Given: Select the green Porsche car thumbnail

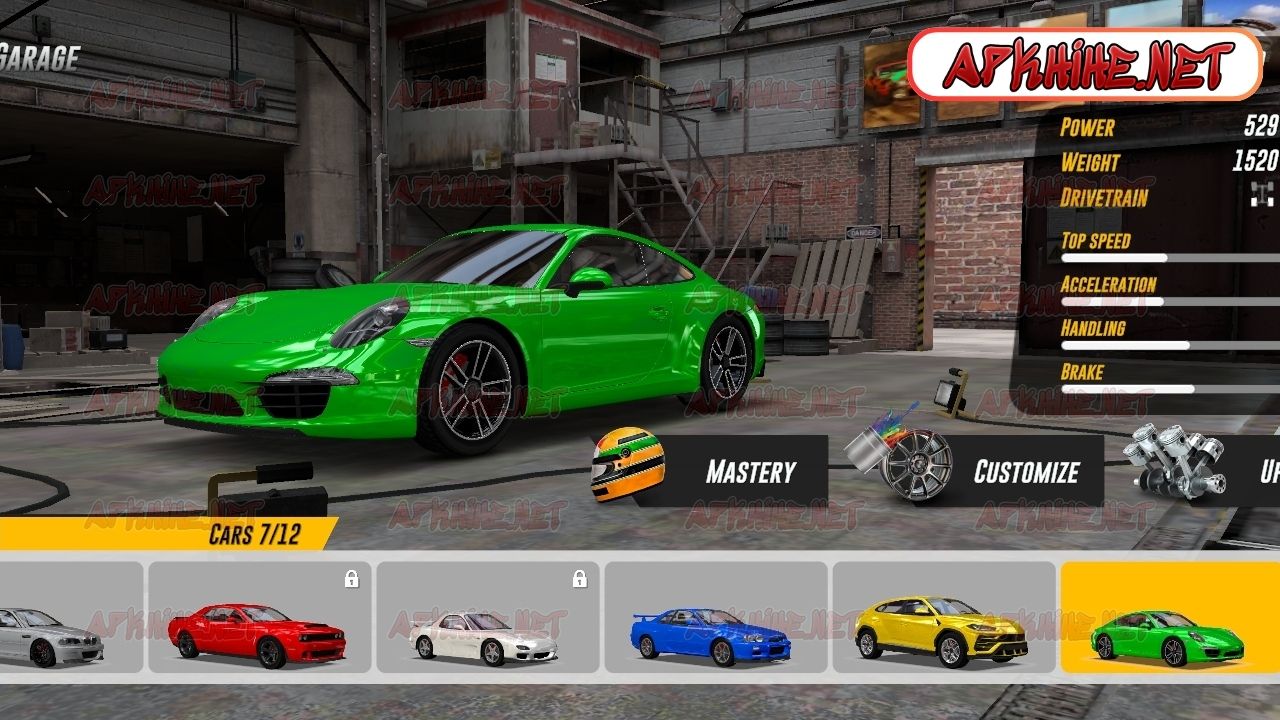Looking at the screenshot, I should 1170,617.
